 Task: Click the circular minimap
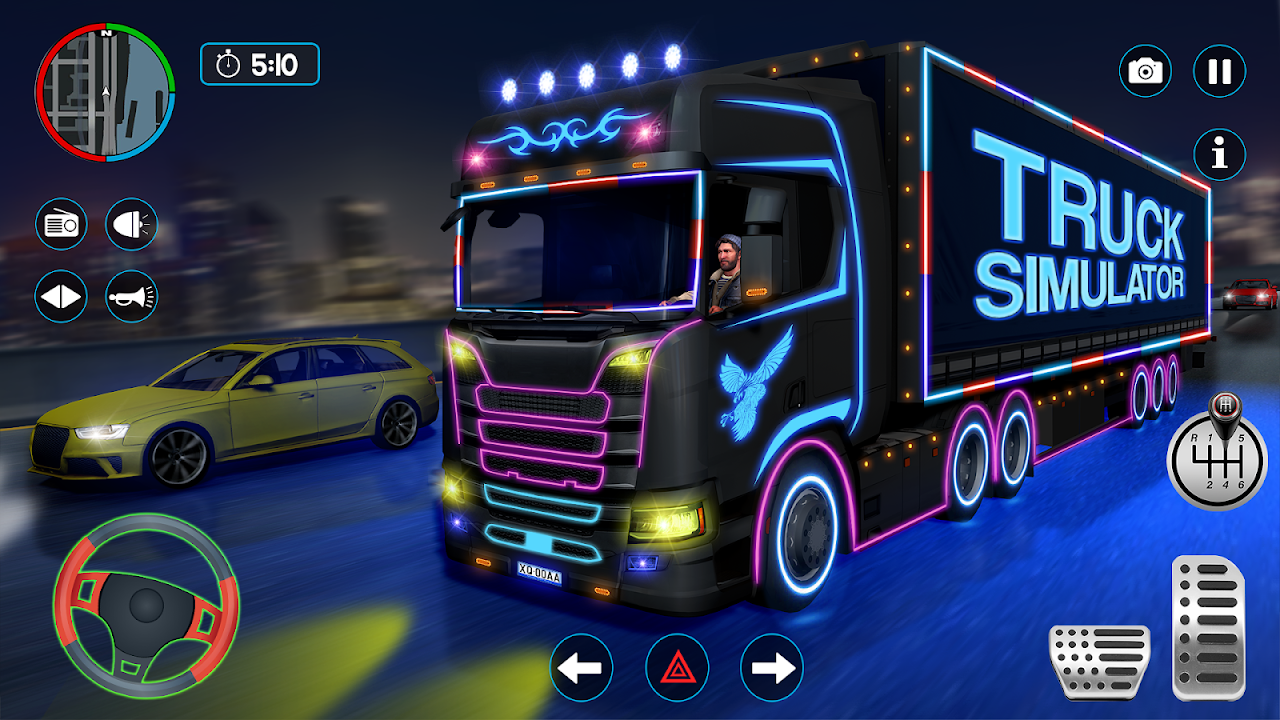[105, 94]
